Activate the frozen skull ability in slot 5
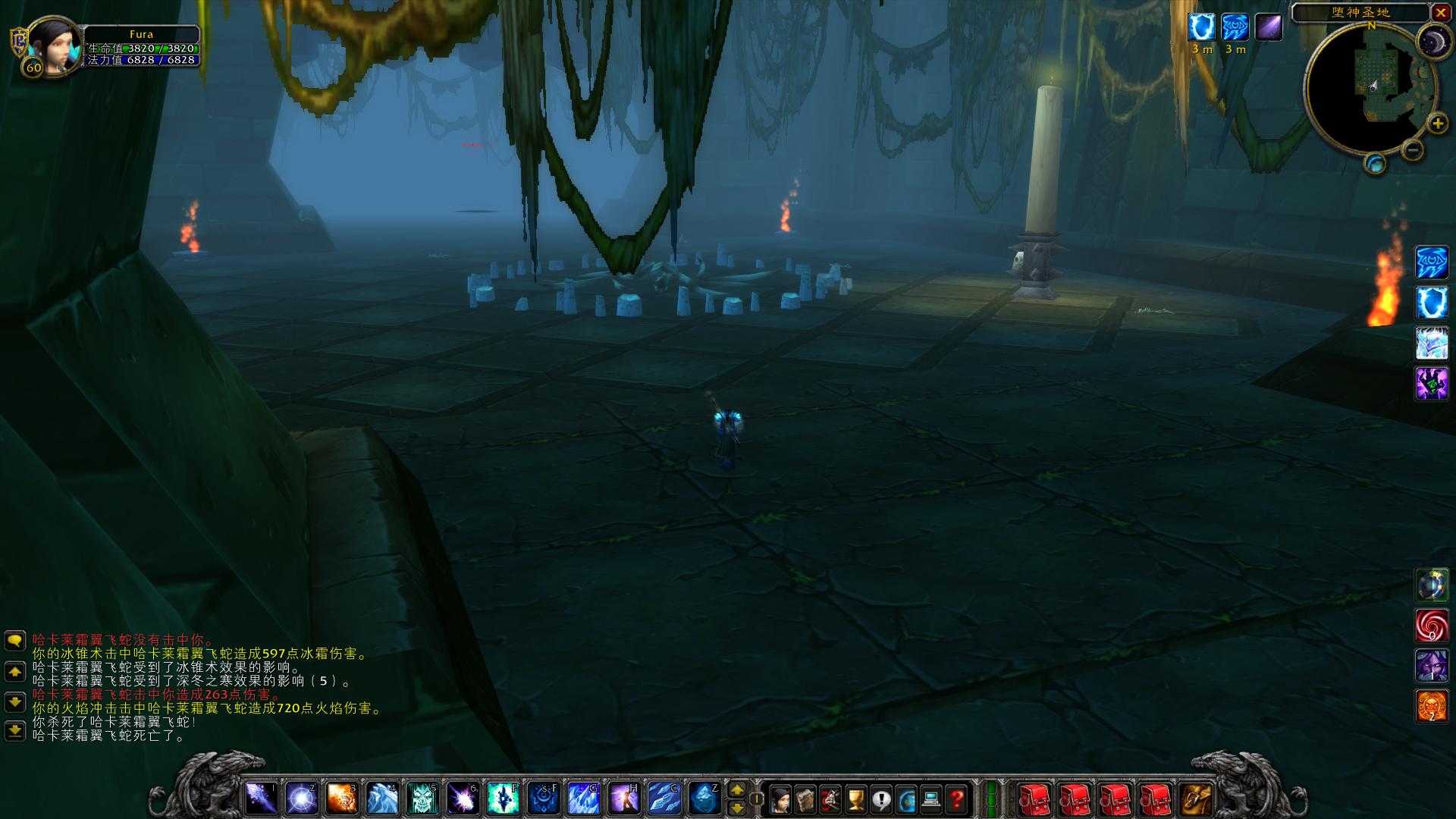This screenshot has width=1456, height=819. point(422,798)
